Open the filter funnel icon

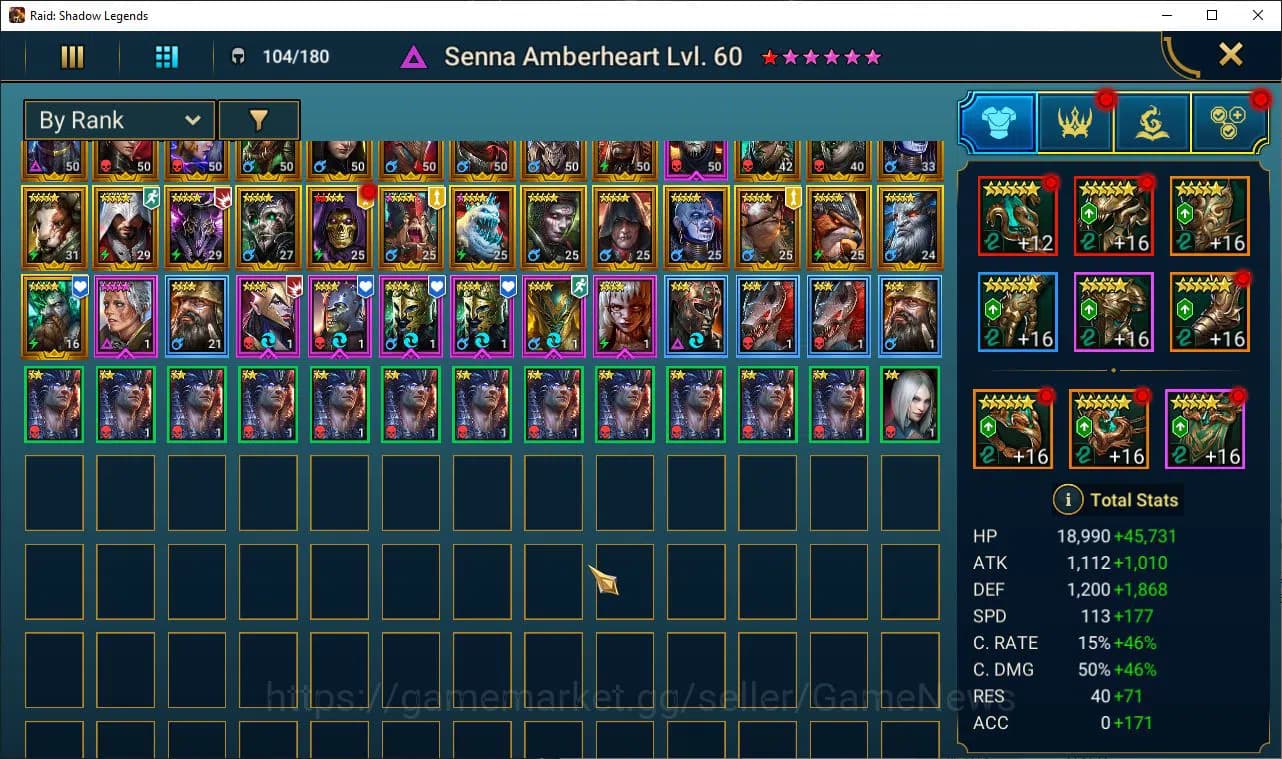pos(259,119)
